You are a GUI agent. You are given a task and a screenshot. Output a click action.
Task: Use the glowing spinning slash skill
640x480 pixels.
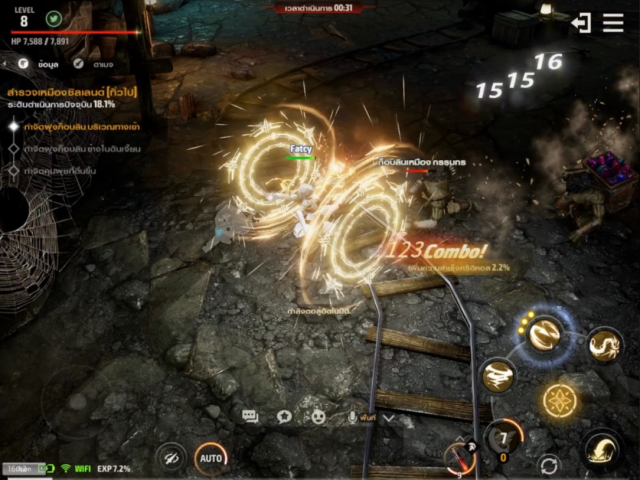point(544,334)
